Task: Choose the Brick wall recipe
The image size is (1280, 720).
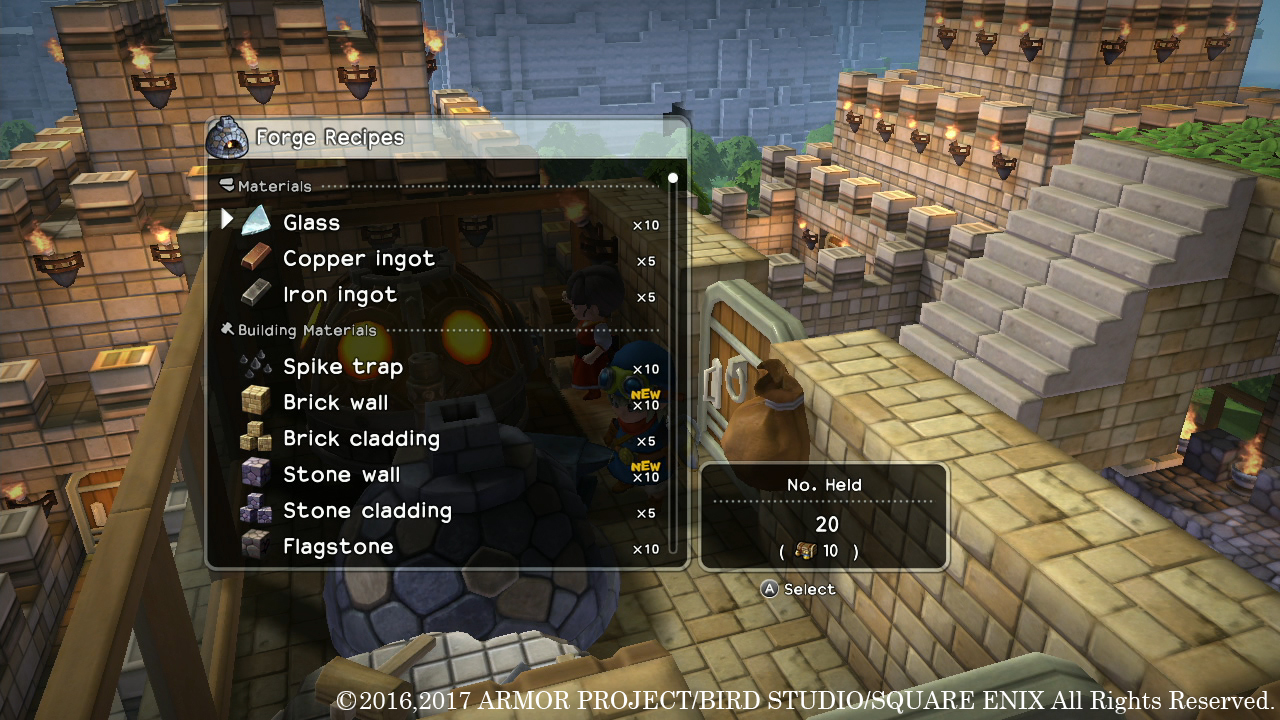Action: pyautogui.click(x=335, y=403)
